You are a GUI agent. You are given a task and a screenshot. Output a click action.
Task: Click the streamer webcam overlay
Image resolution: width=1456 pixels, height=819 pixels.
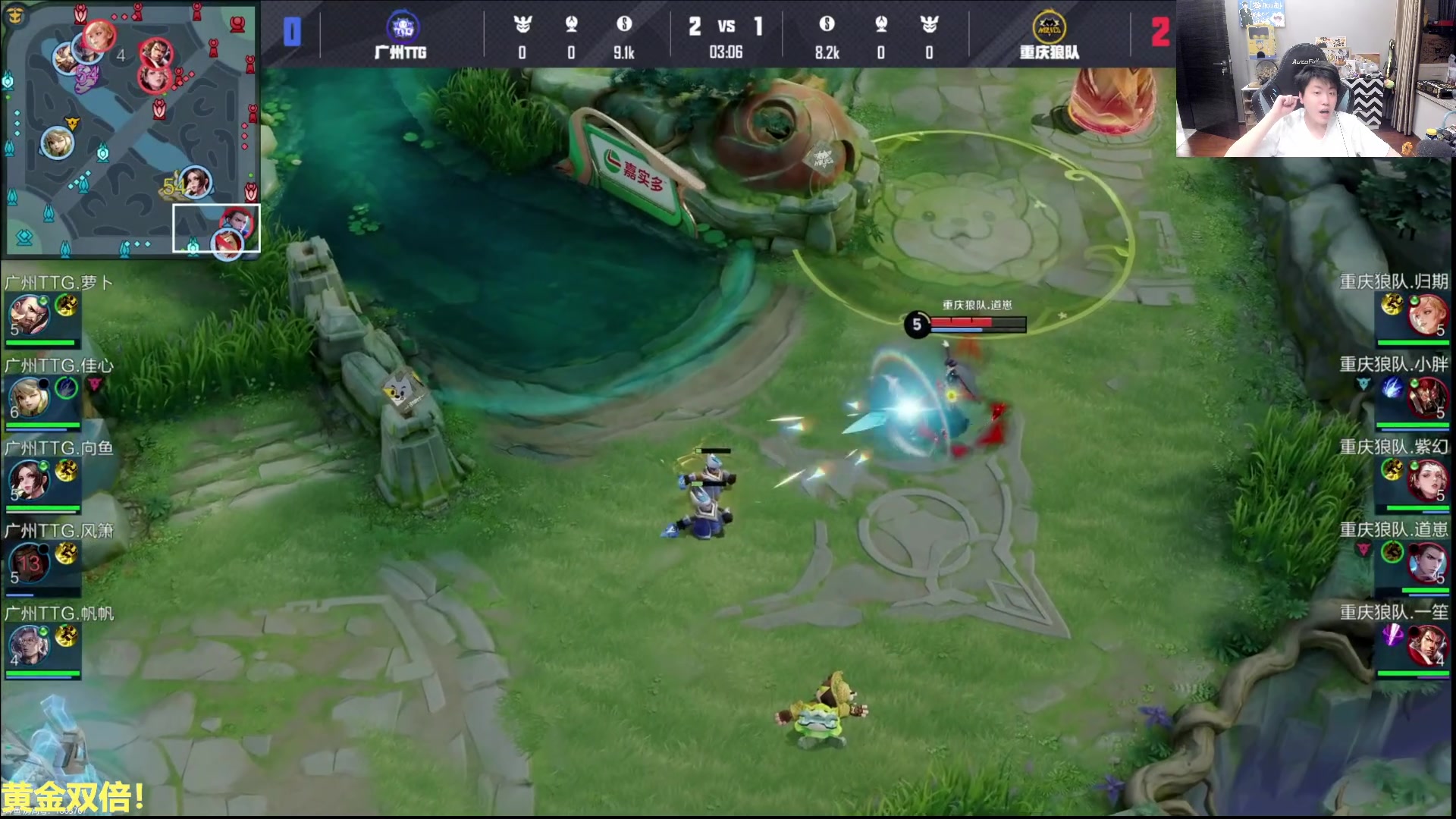[x=1316, y=78]
